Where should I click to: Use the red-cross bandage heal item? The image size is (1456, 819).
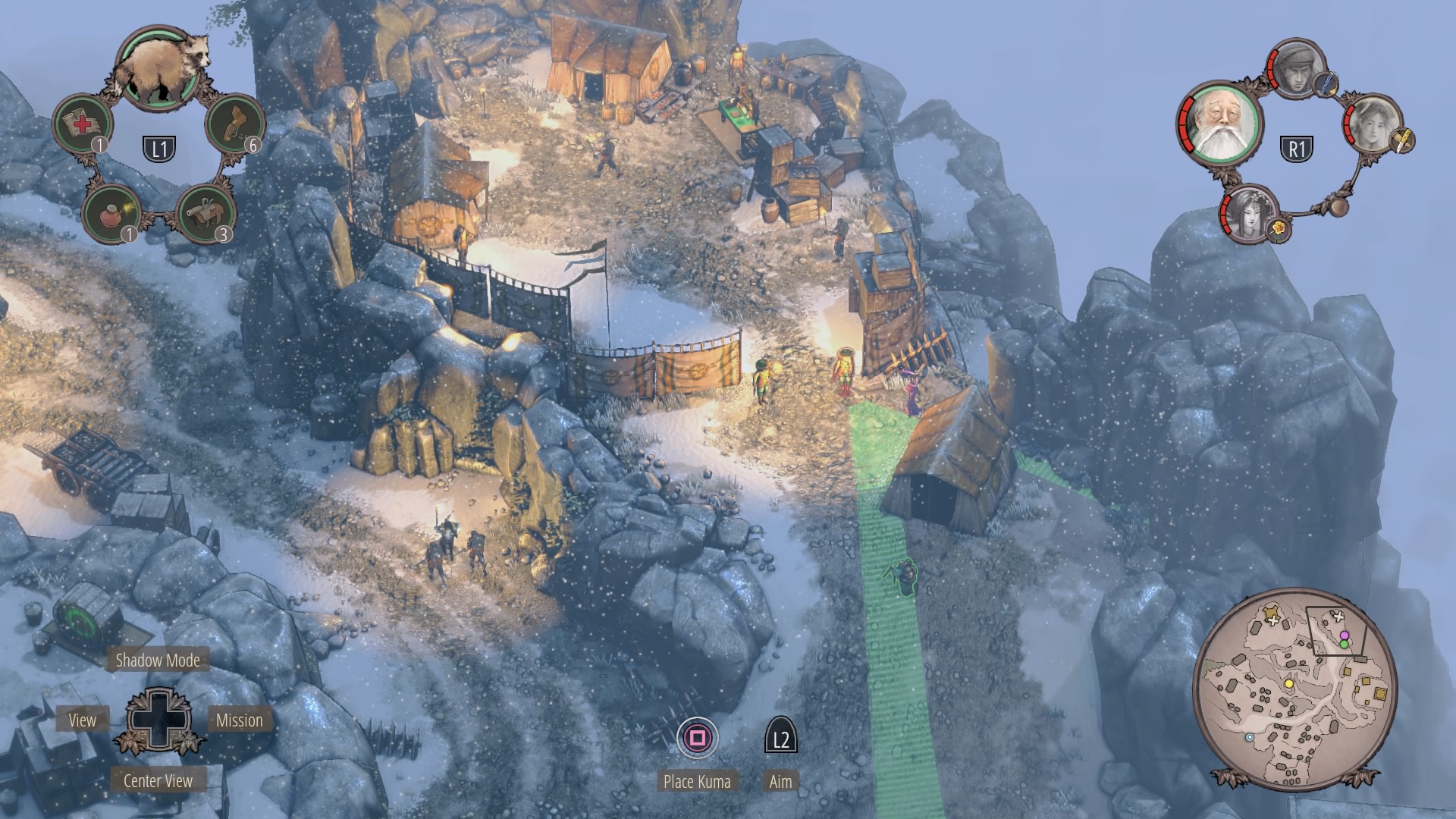[82, 123]
